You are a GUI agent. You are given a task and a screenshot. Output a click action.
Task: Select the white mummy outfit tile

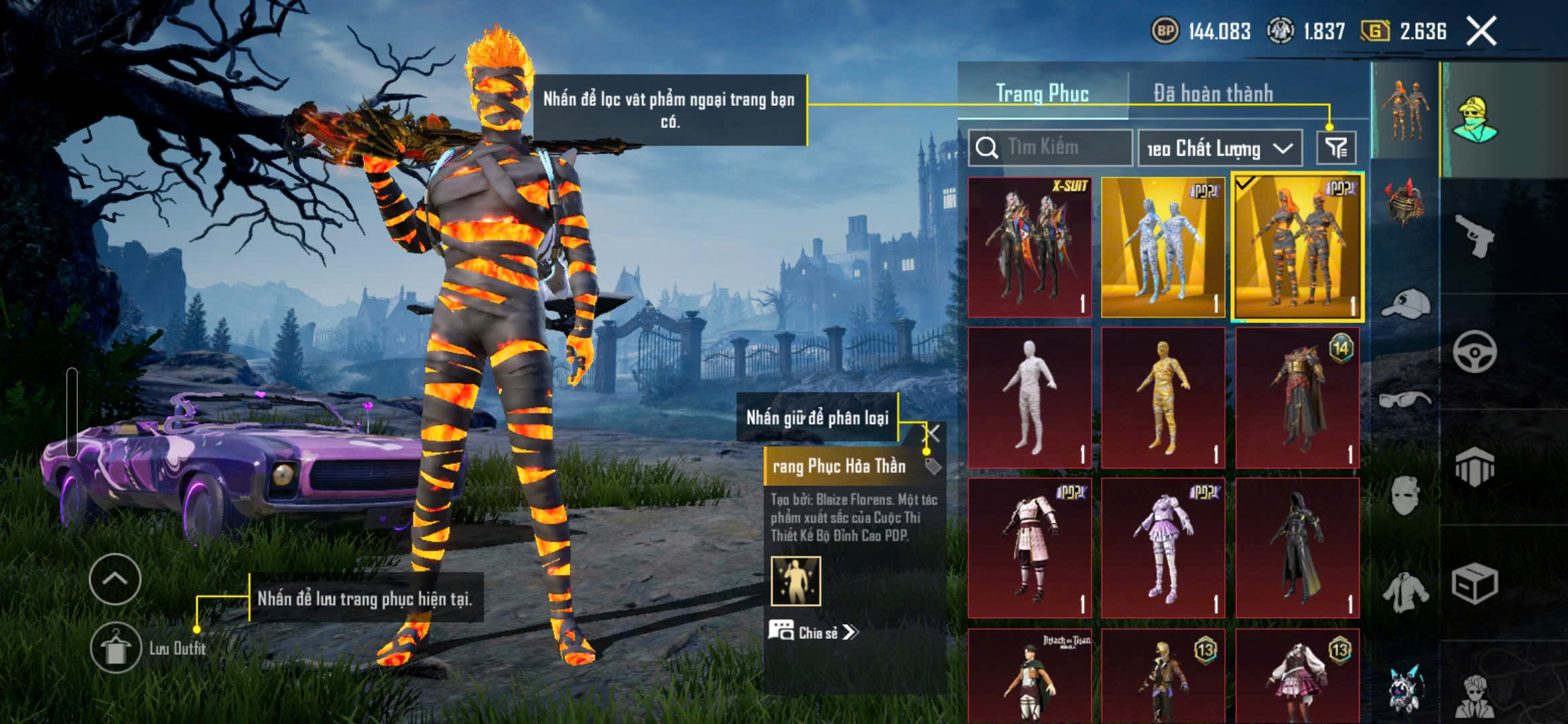pos(1029,398)
